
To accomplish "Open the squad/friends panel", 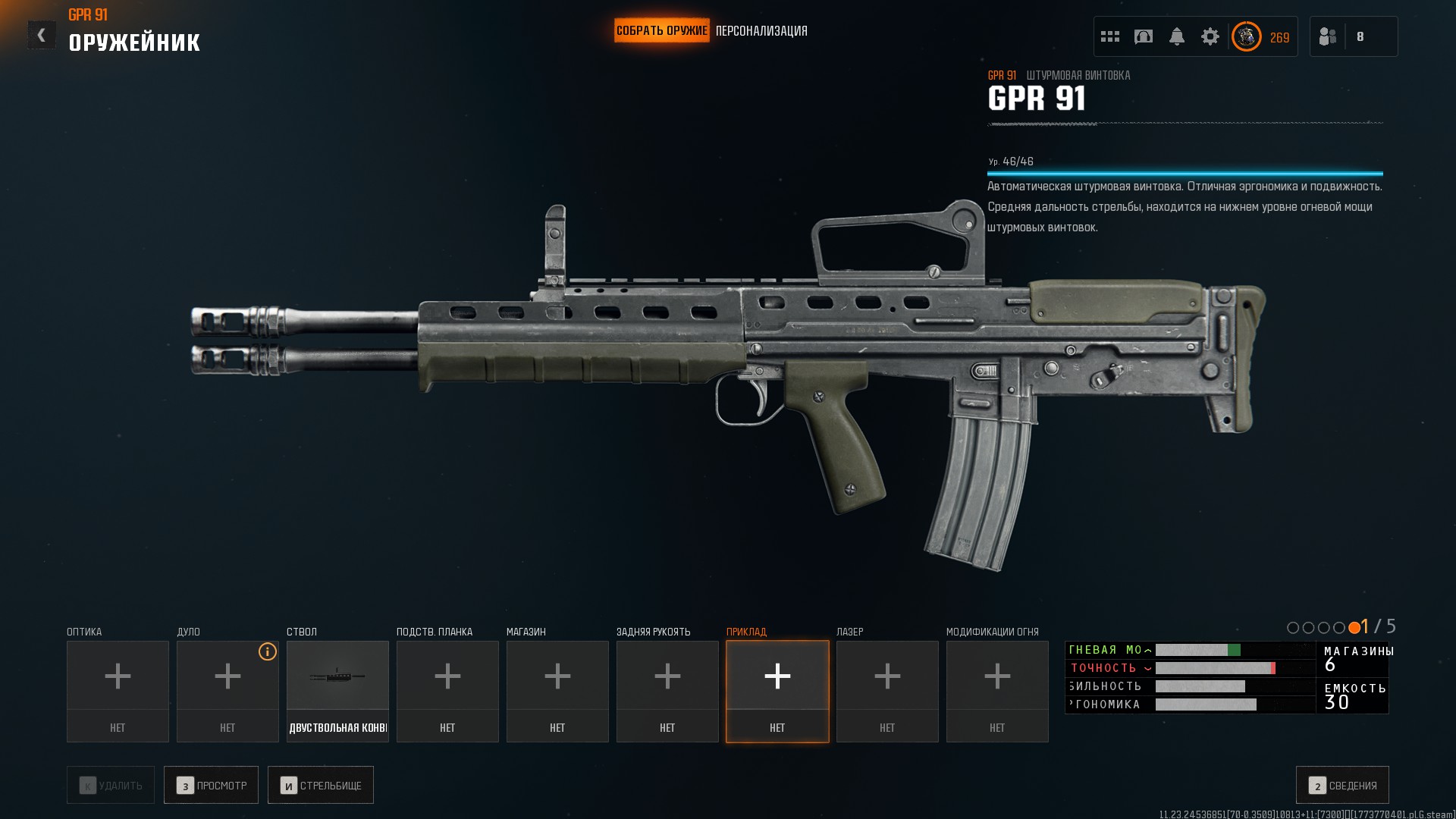I will point(1329,36).
